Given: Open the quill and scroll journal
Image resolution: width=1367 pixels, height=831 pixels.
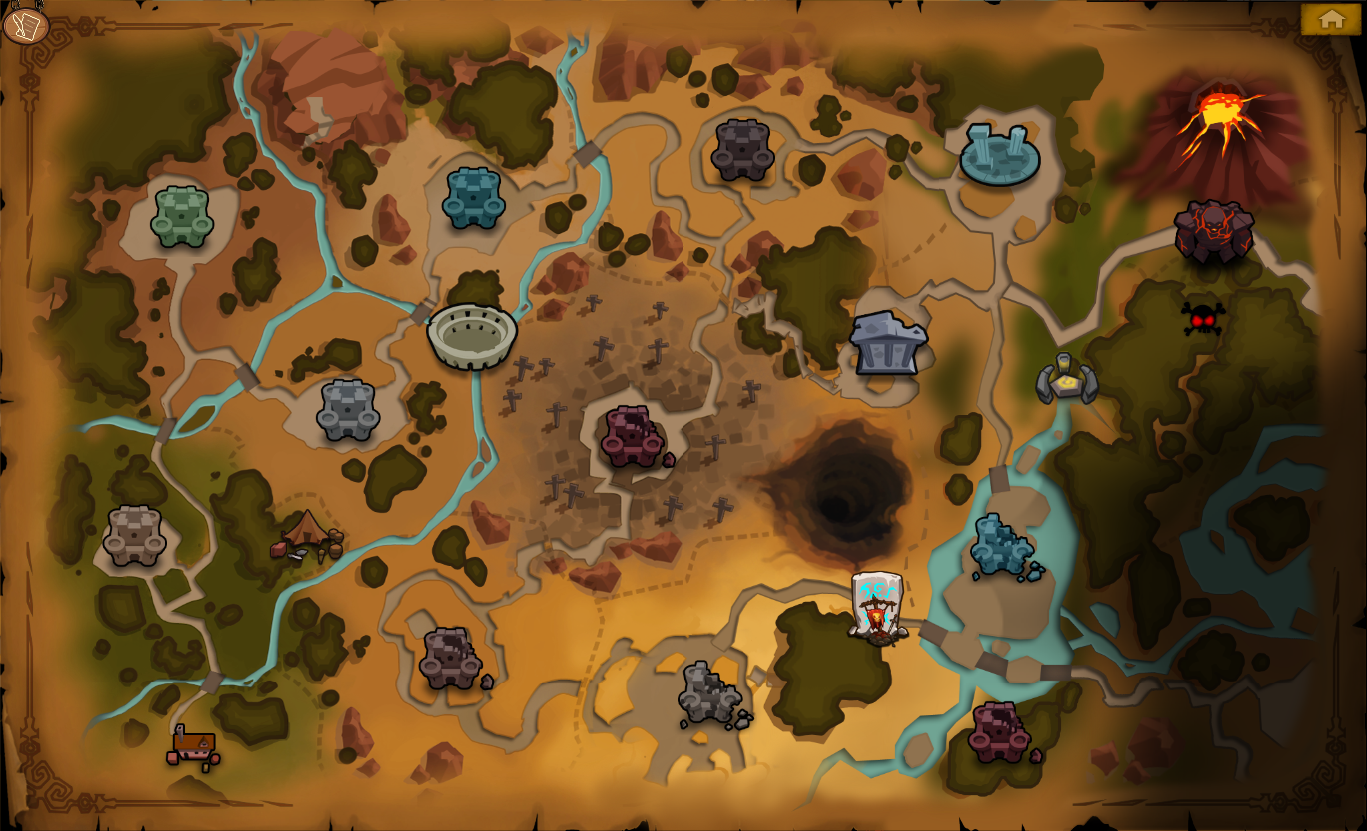Looking at the screenshot, I should pos(25,25).
